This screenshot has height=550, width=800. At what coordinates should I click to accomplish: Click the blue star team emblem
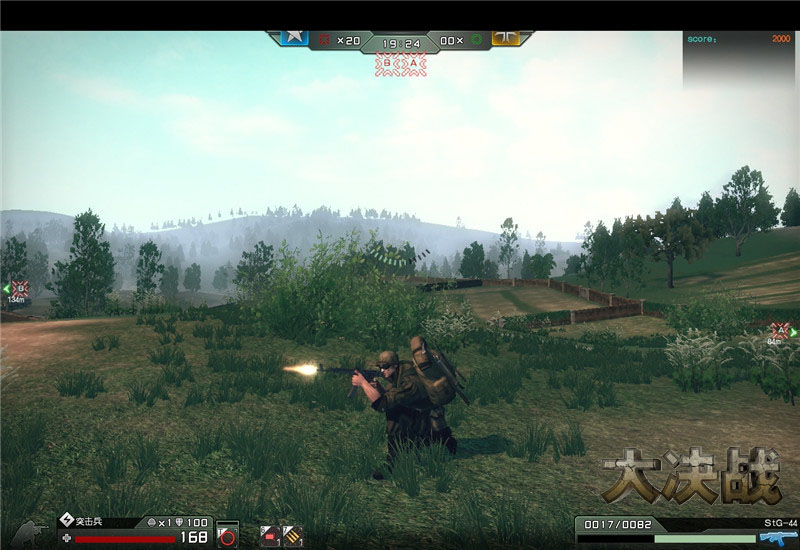click(x=293, y=37)
